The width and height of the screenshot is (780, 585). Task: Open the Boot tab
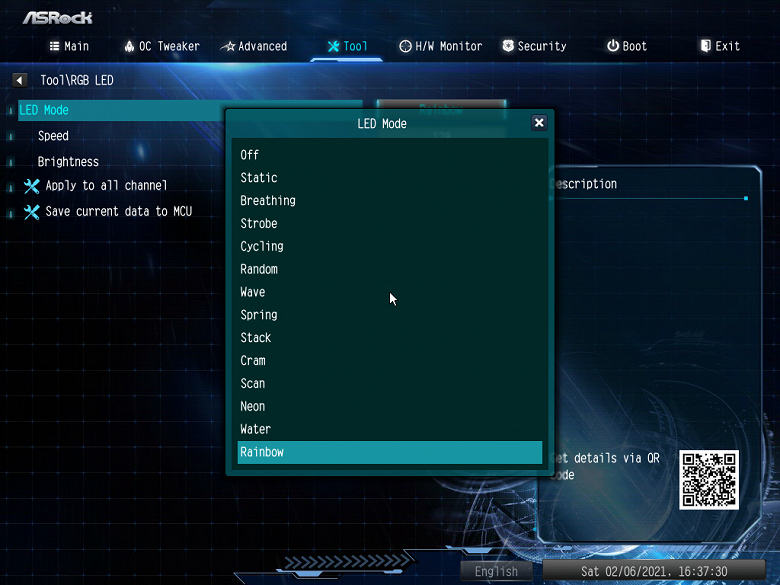[627, 46]
